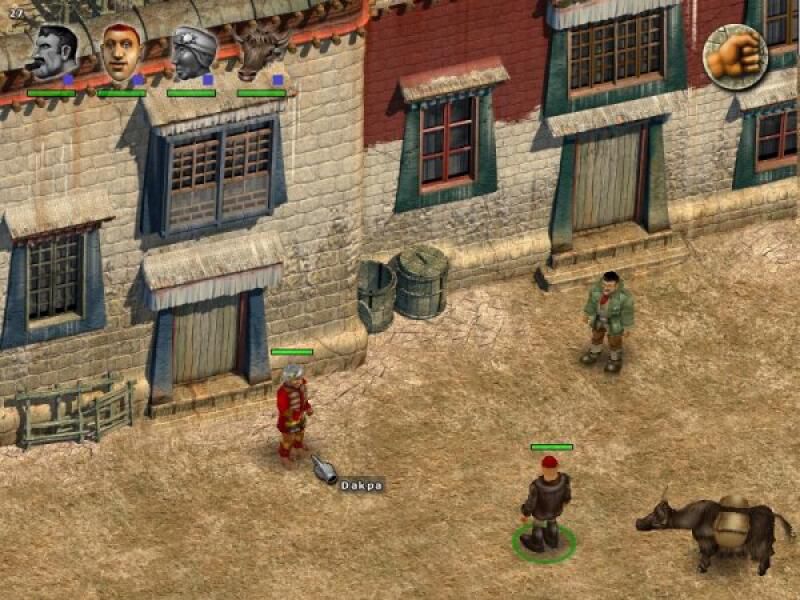This screenshot has height=600, width=800.
Task: Activate the fist attack icon
Action: (735, 56)
